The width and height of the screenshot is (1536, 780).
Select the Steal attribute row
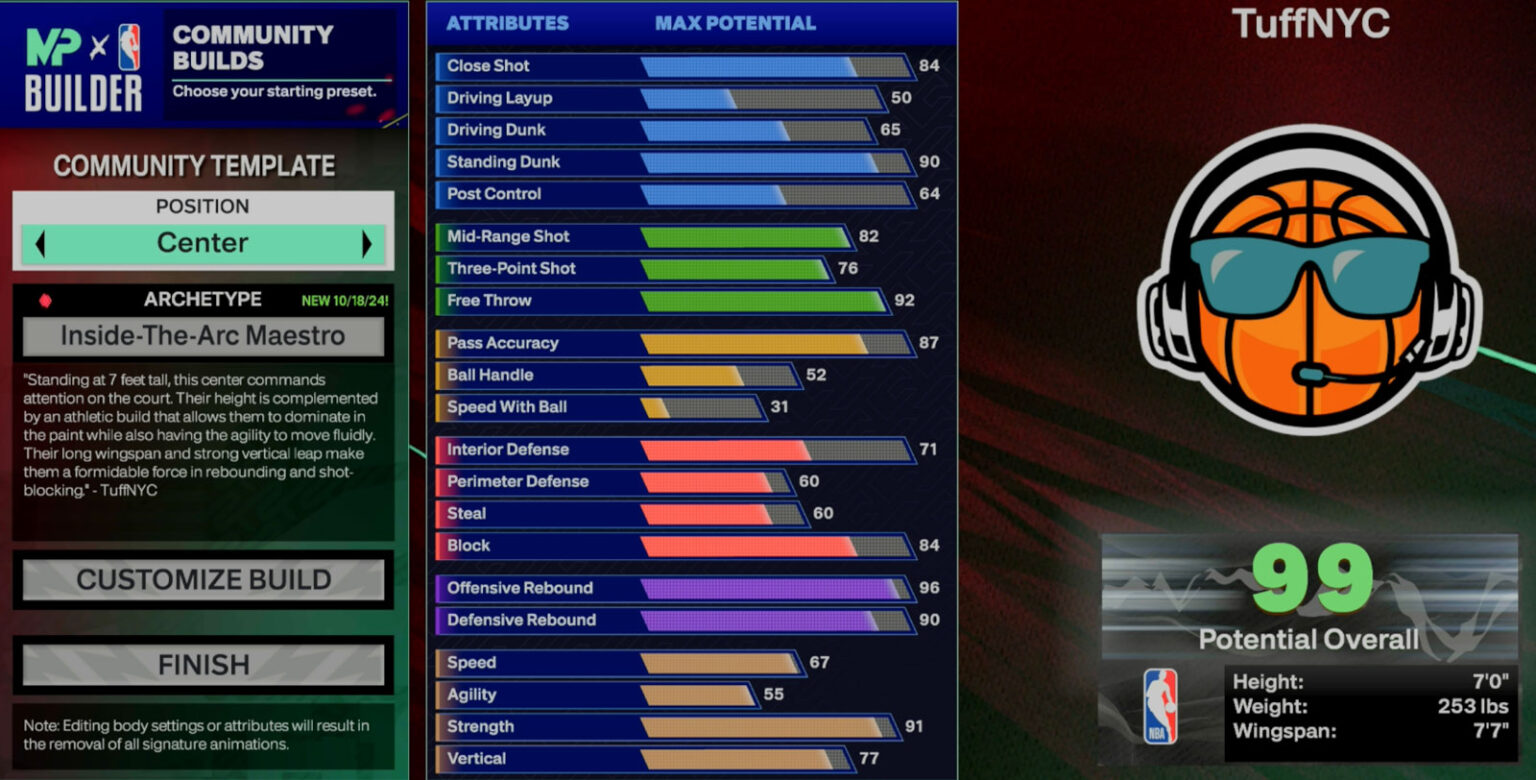point(620,514)
